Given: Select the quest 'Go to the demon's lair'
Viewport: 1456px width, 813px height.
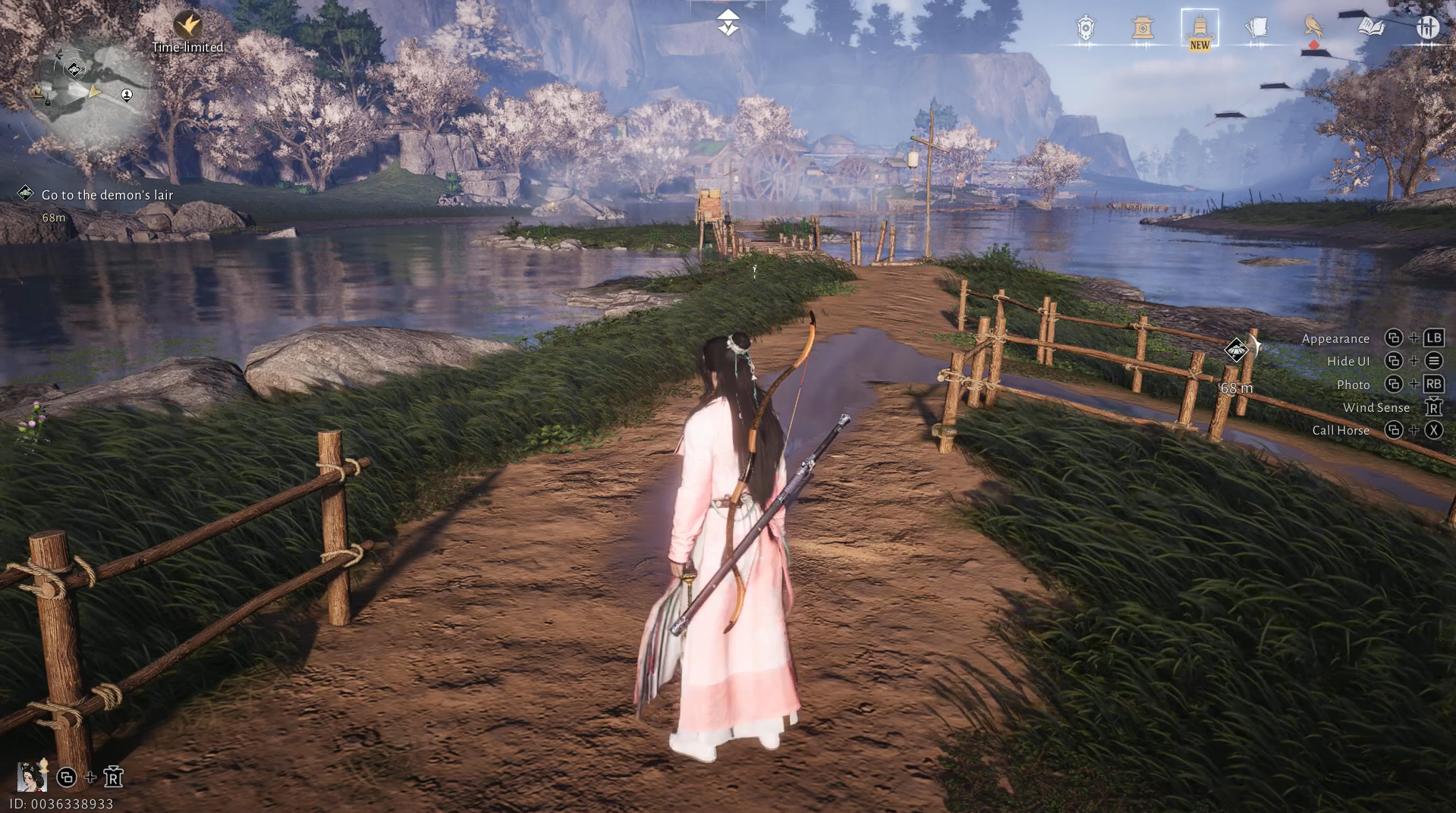Looking at the screenshot, I should click(107, 194).
